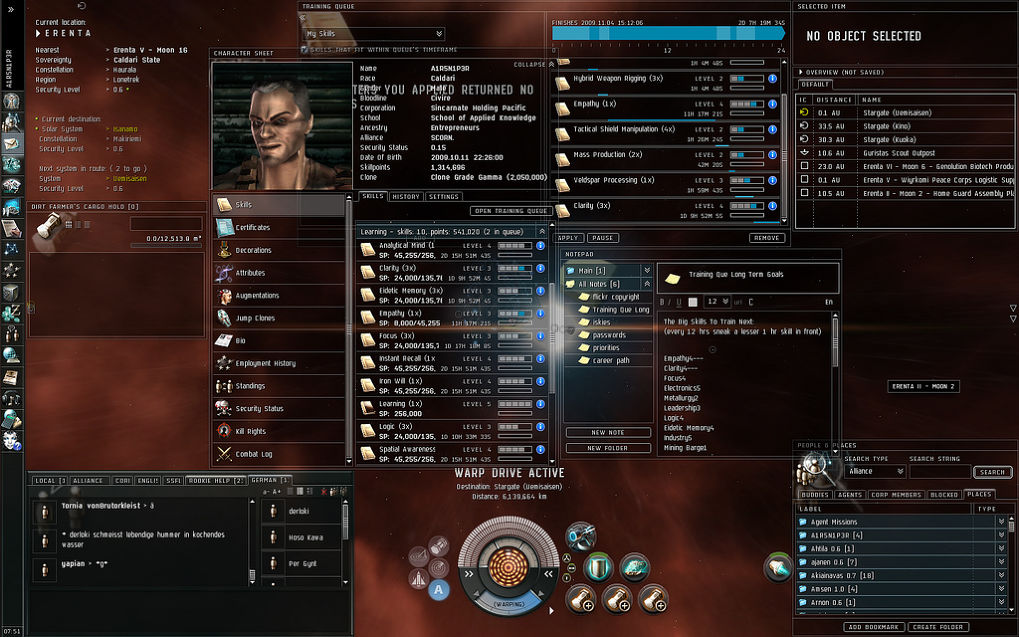Create a new note
Screen dimensions: 1019x637
pos(608,433)
